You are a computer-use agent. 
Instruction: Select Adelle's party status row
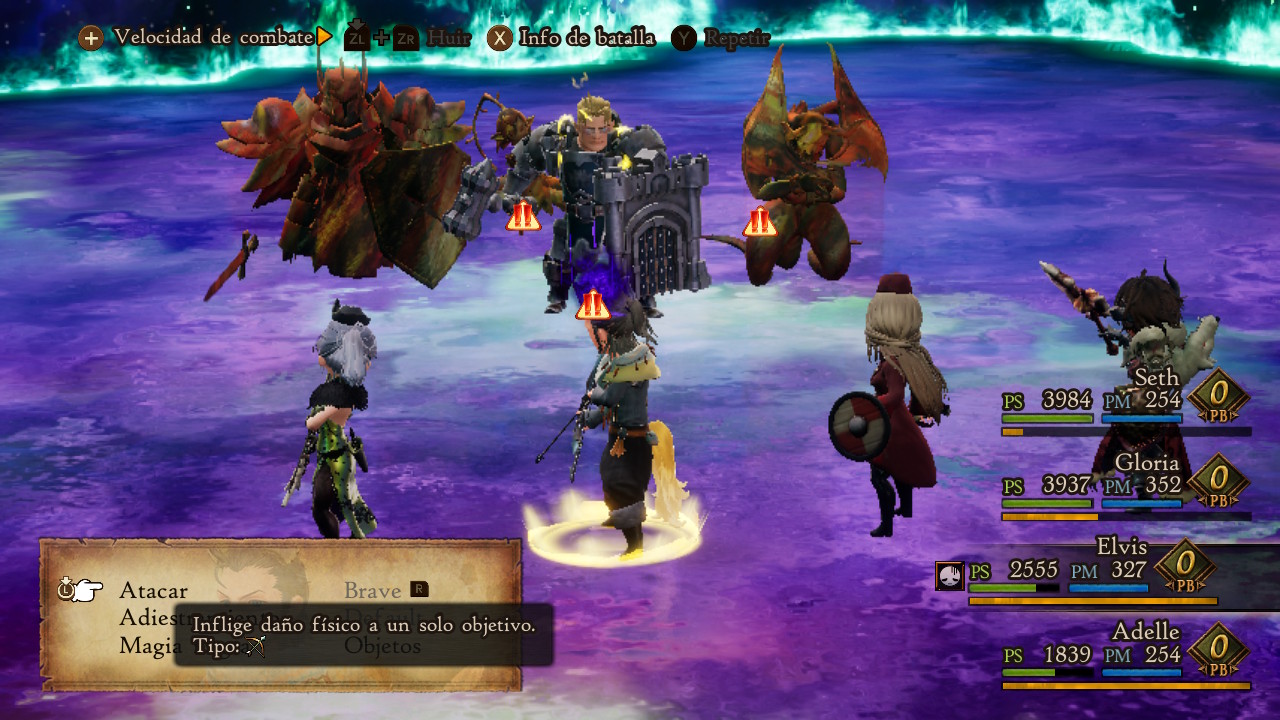pos(1125,656)
